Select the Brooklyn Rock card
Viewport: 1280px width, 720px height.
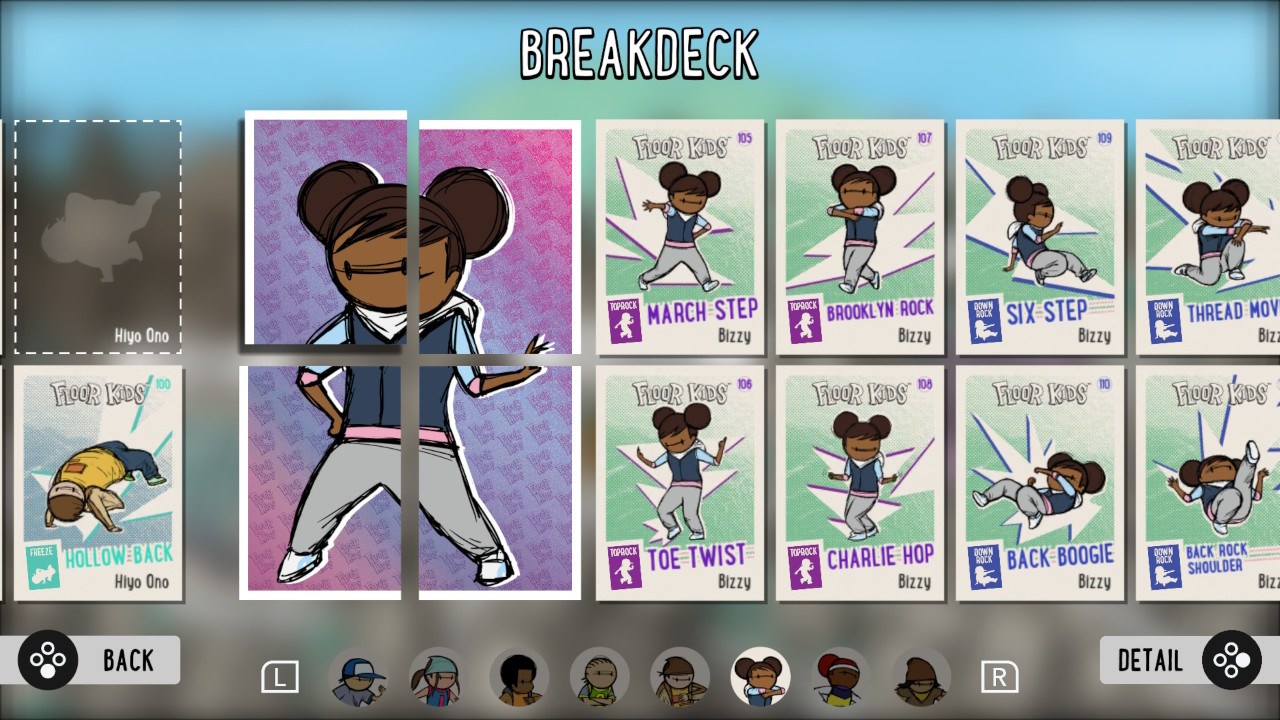pyautogui.click(x=861, y=236)
